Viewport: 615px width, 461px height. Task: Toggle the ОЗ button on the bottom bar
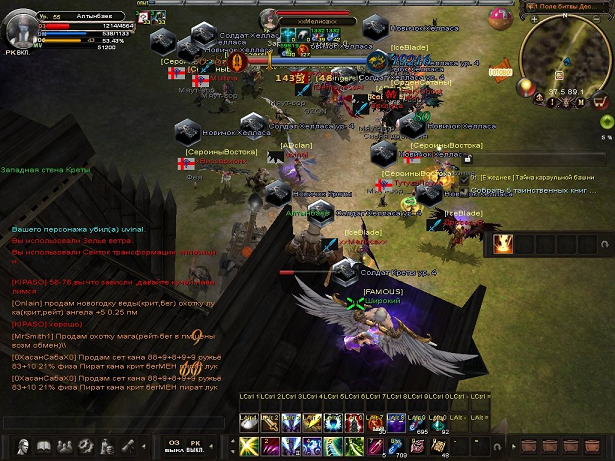[x=173, y=445]
